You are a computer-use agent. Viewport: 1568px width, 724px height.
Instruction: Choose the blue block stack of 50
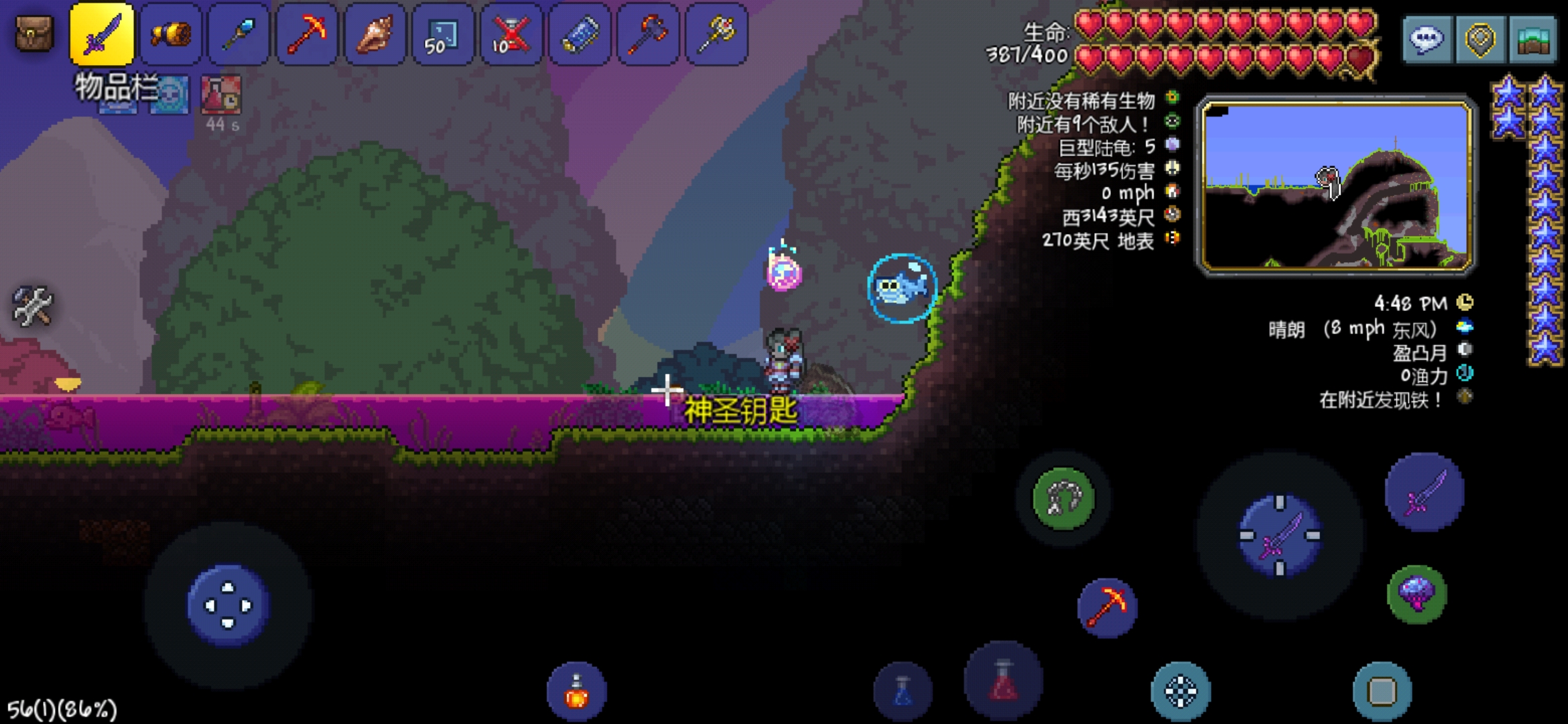coord(443,34)
